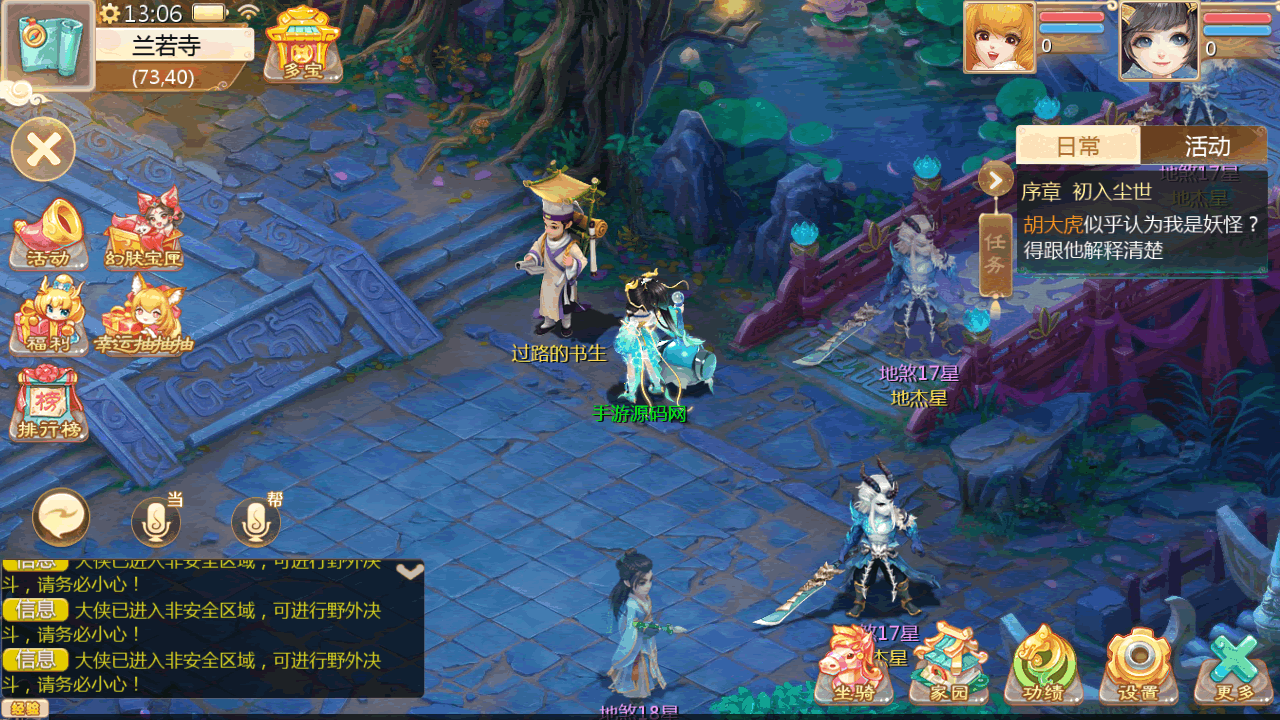Open the 多宝 treasure shop
This screenshot has width=1280, height=720.
click(x=303, y=44)
